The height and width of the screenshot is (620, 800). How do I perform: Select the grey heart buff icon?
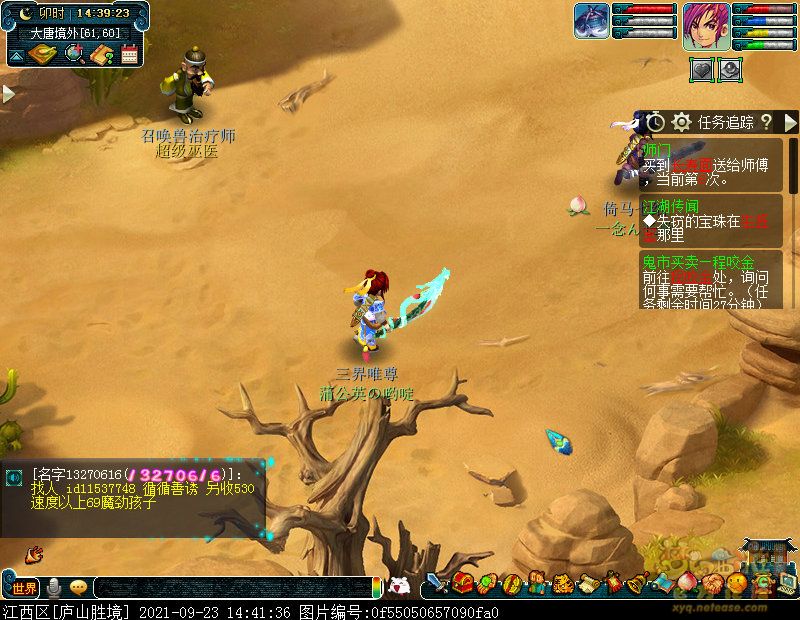(x=703, y=70)
